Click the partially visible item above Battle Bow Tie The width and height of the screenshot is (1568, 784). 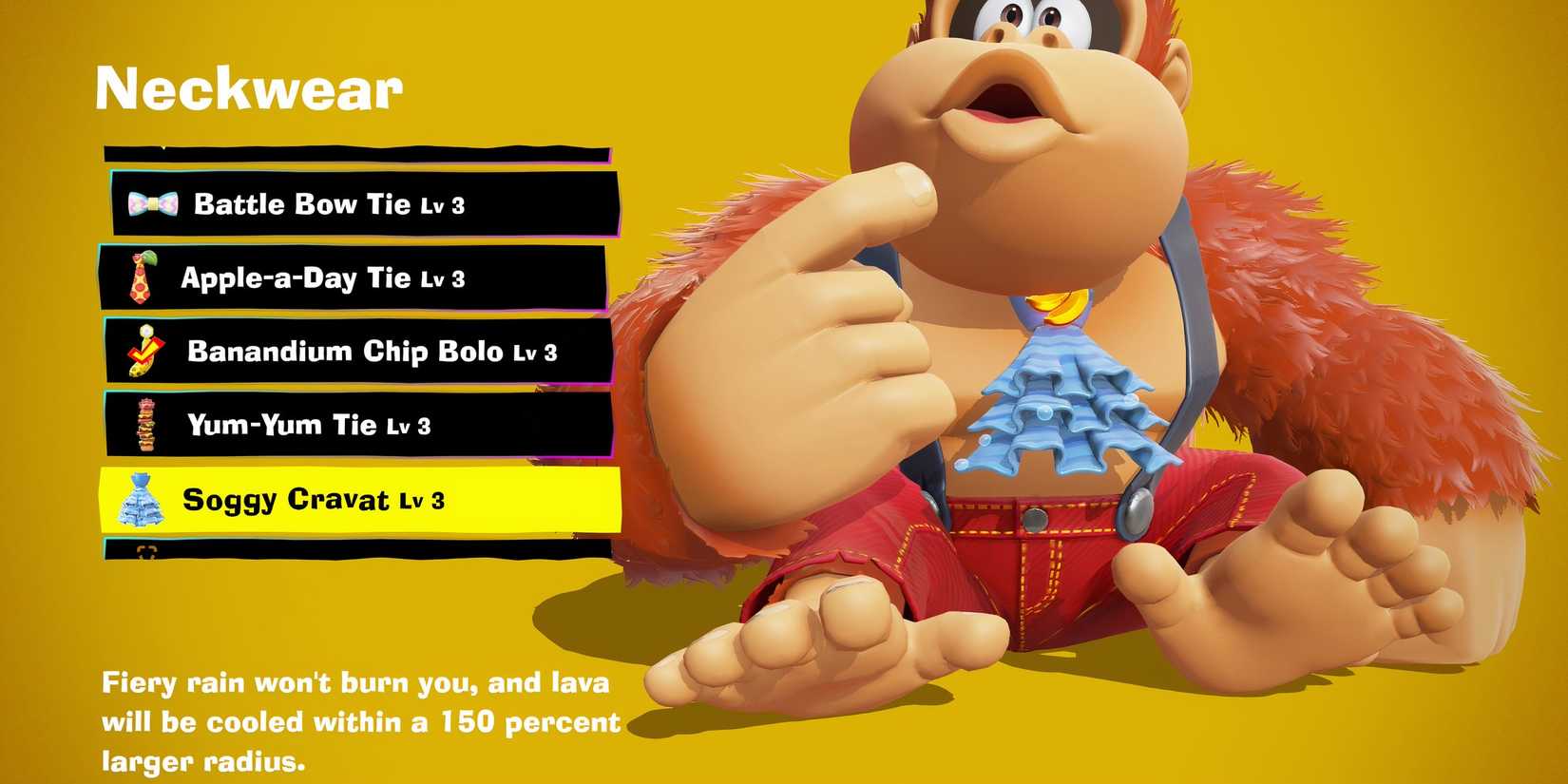click(x=352, y=152)
